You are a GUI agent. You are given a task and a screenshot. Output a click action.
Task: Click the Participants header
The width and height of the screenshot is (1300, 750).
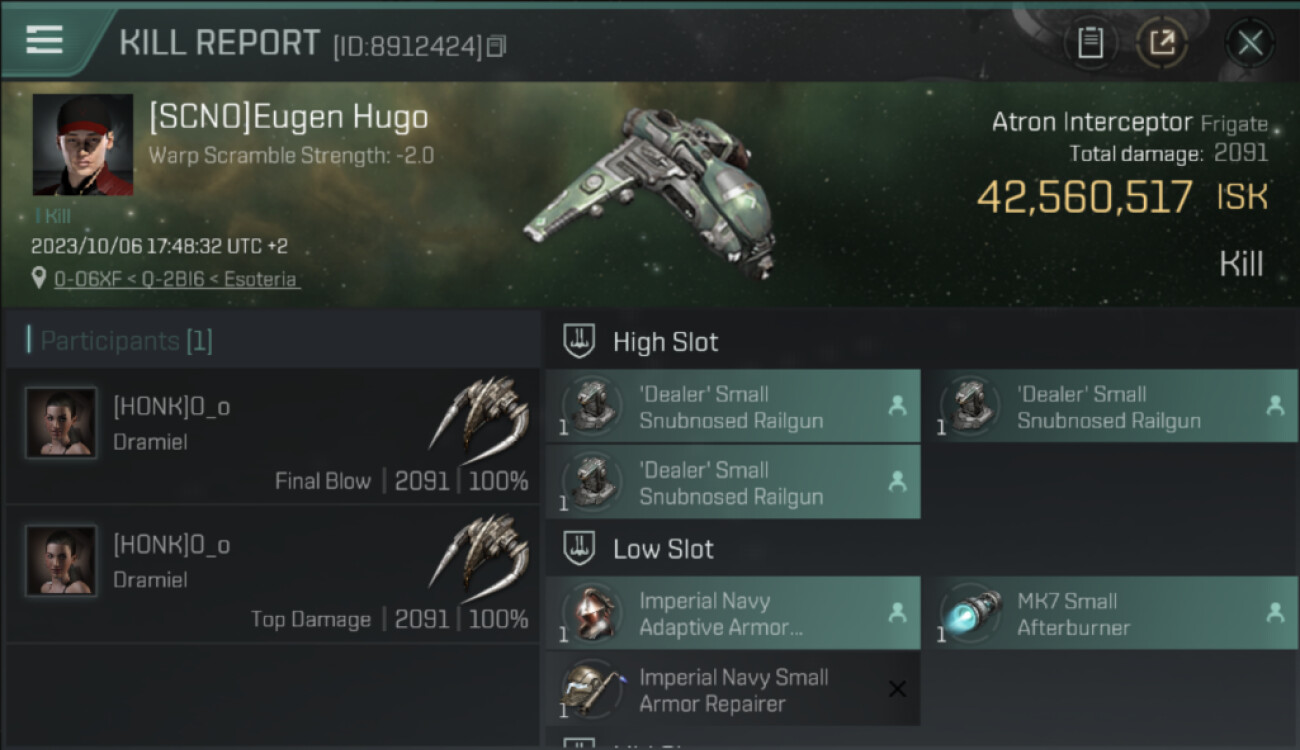[x=119, y=341]
